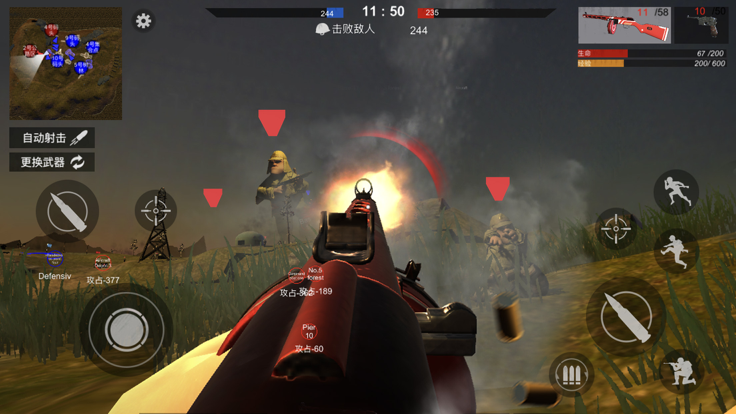Aim with the crosshair button beside the jump icon
Image resolution: width=736 pixels, height=414 pixels.
(x=616, y=229)
